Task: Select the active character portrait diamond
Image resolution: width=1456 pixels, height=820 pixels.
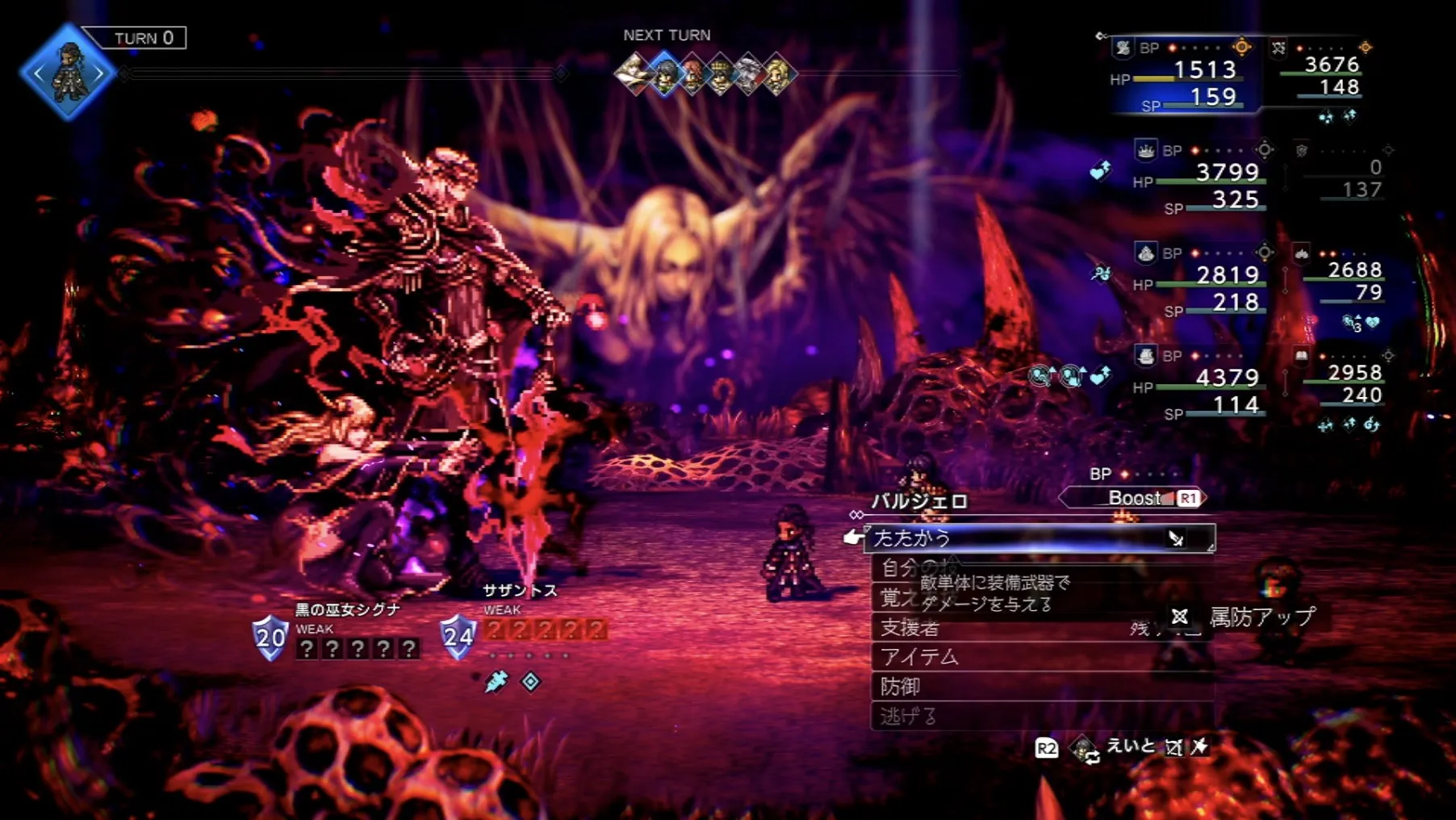Action: [68, 73]
